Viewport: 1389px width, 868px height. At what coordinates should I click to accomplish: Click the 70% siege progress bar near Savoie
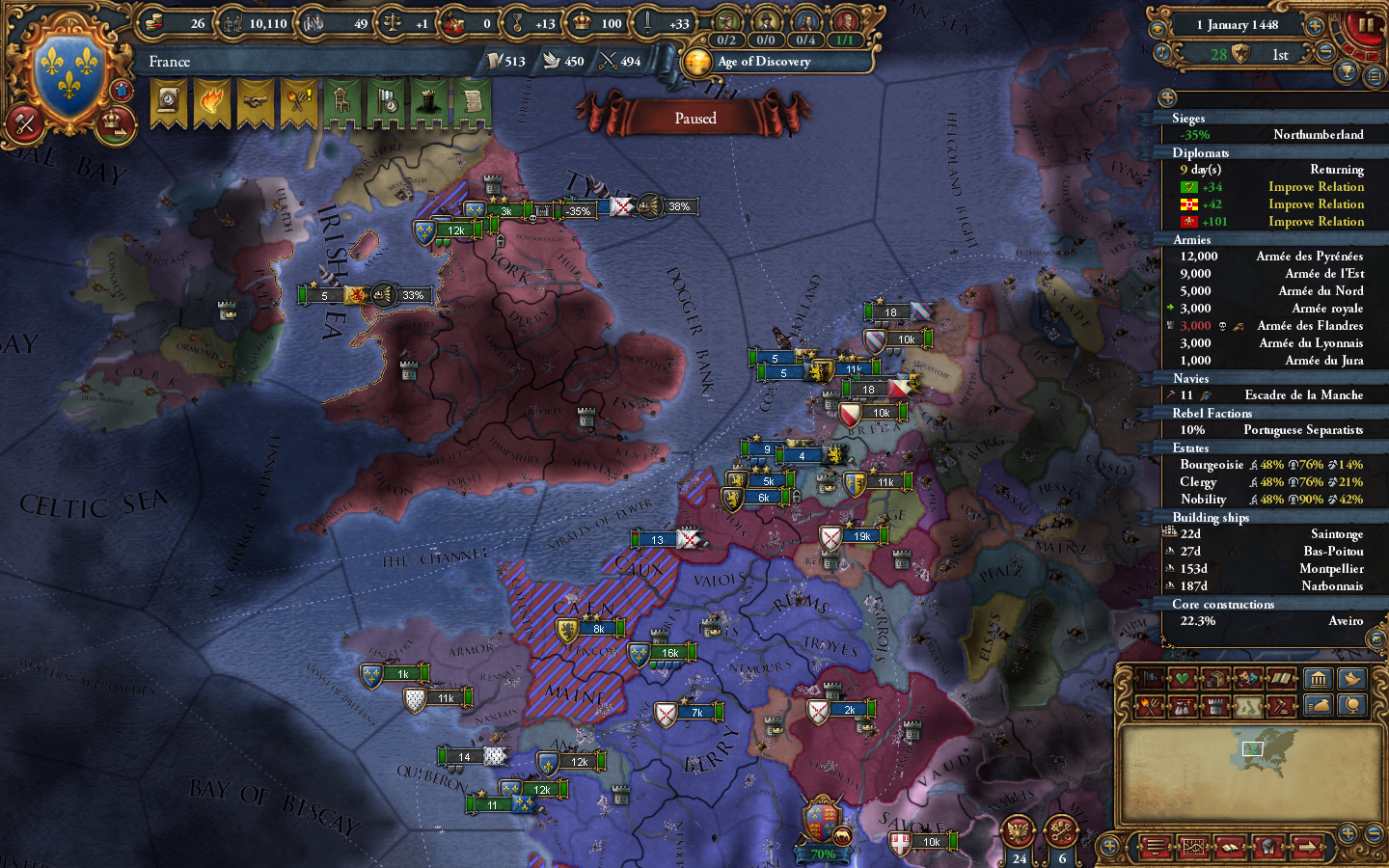point(825,854)
